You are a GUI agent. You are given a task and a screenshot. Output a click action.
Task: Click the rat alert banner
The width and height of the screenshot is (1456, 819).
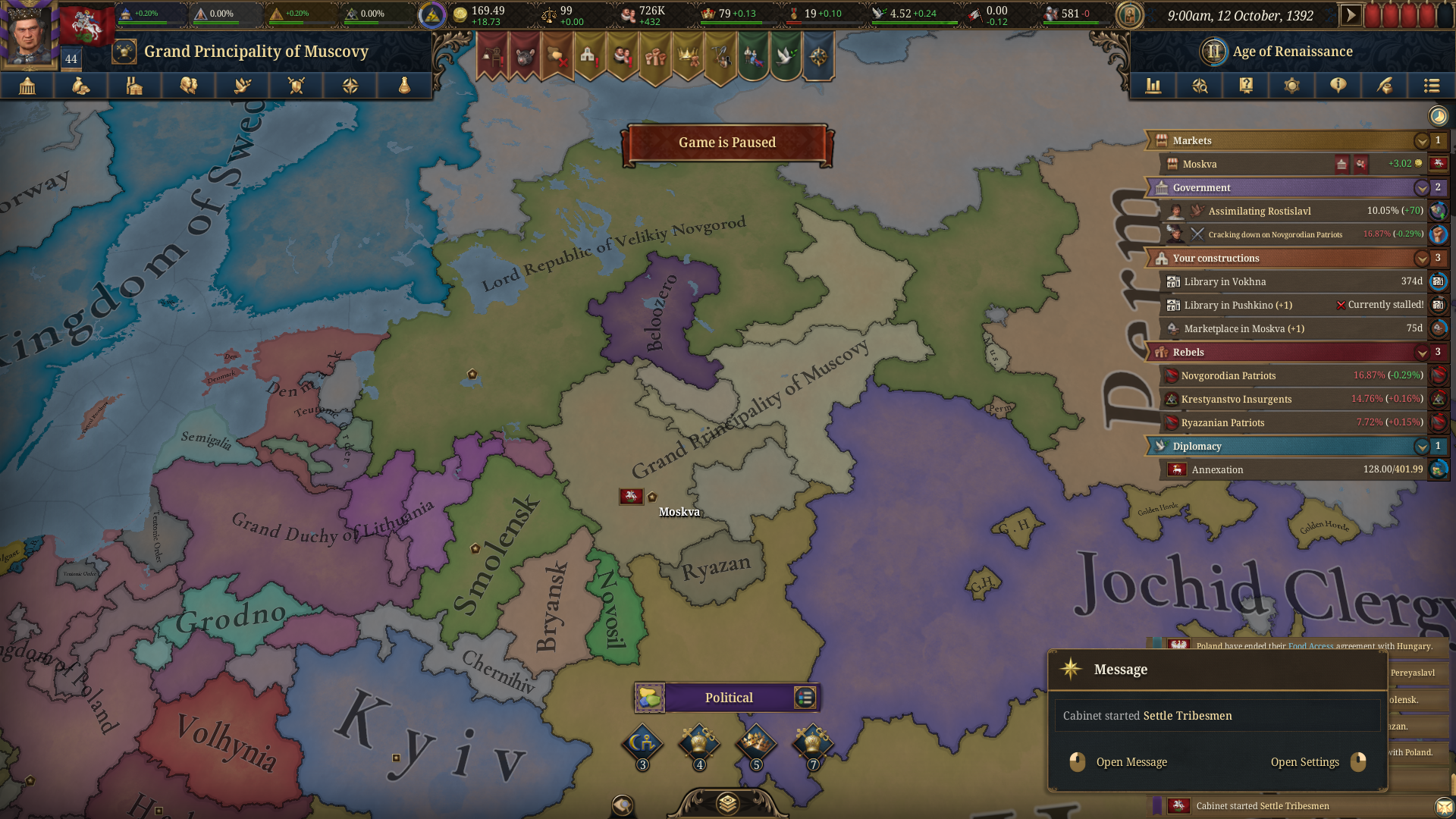tap(525, 55)
